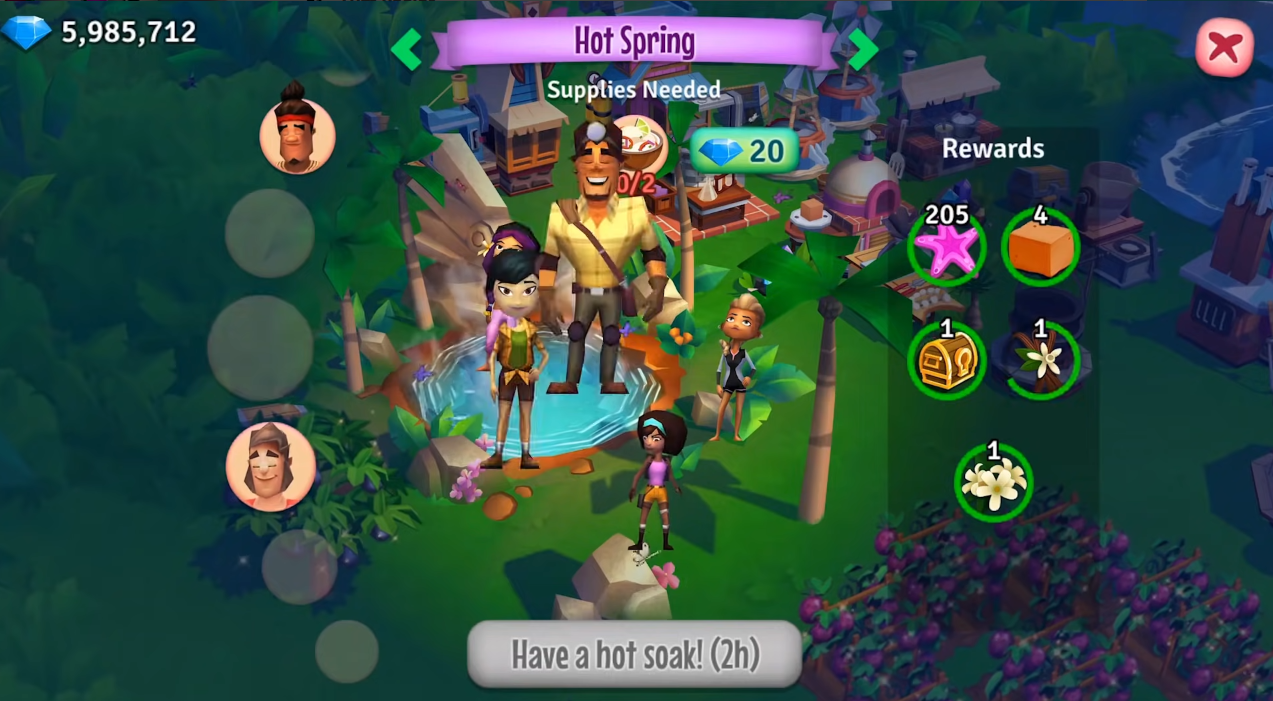1273x701 pixels.
Task: Start the "Have a hot soak! (2h)" action
Action: coord(634,655)
